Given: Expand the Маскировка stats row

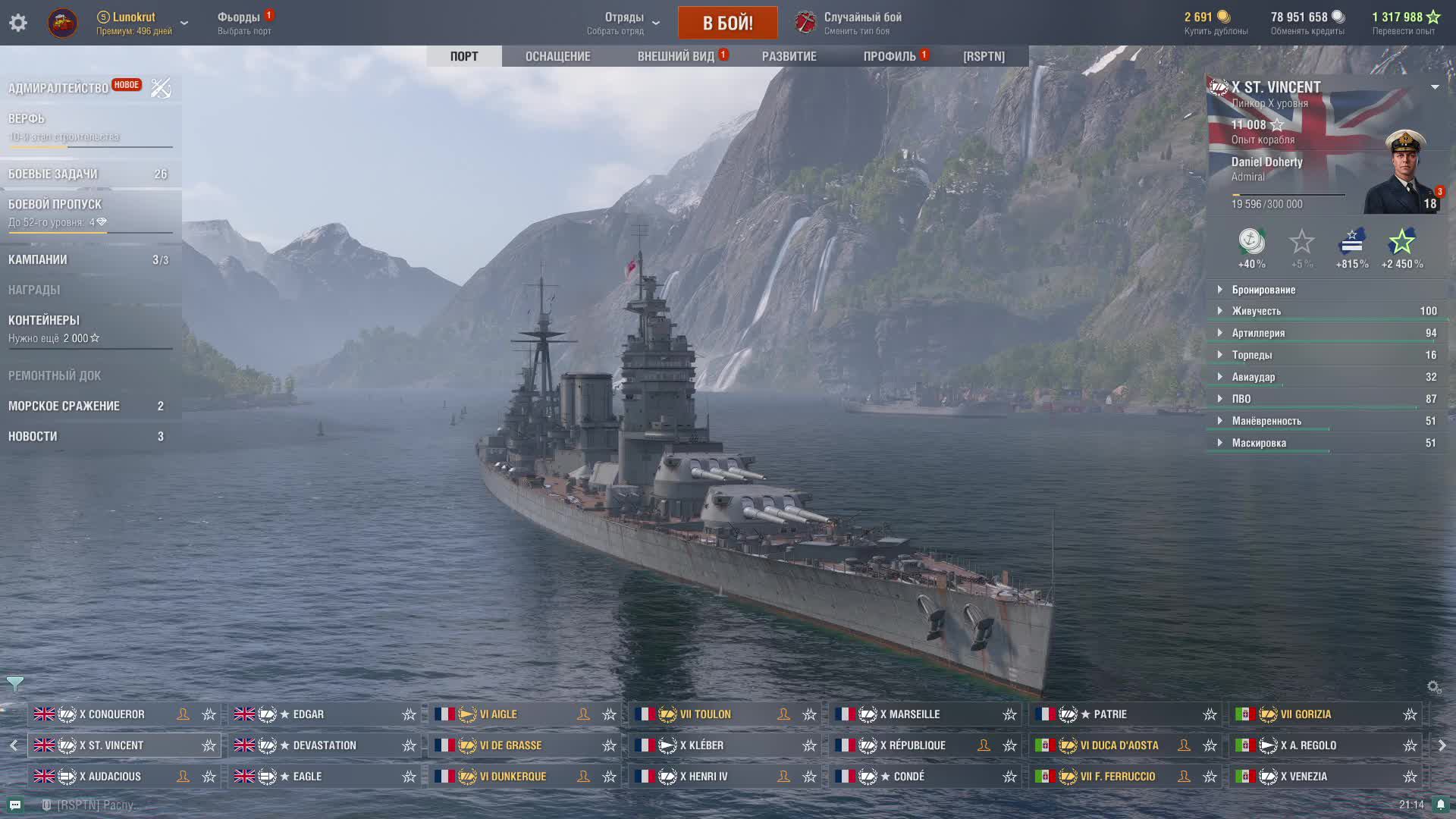Looking at the screenshot, I should tap(1259, 443).
